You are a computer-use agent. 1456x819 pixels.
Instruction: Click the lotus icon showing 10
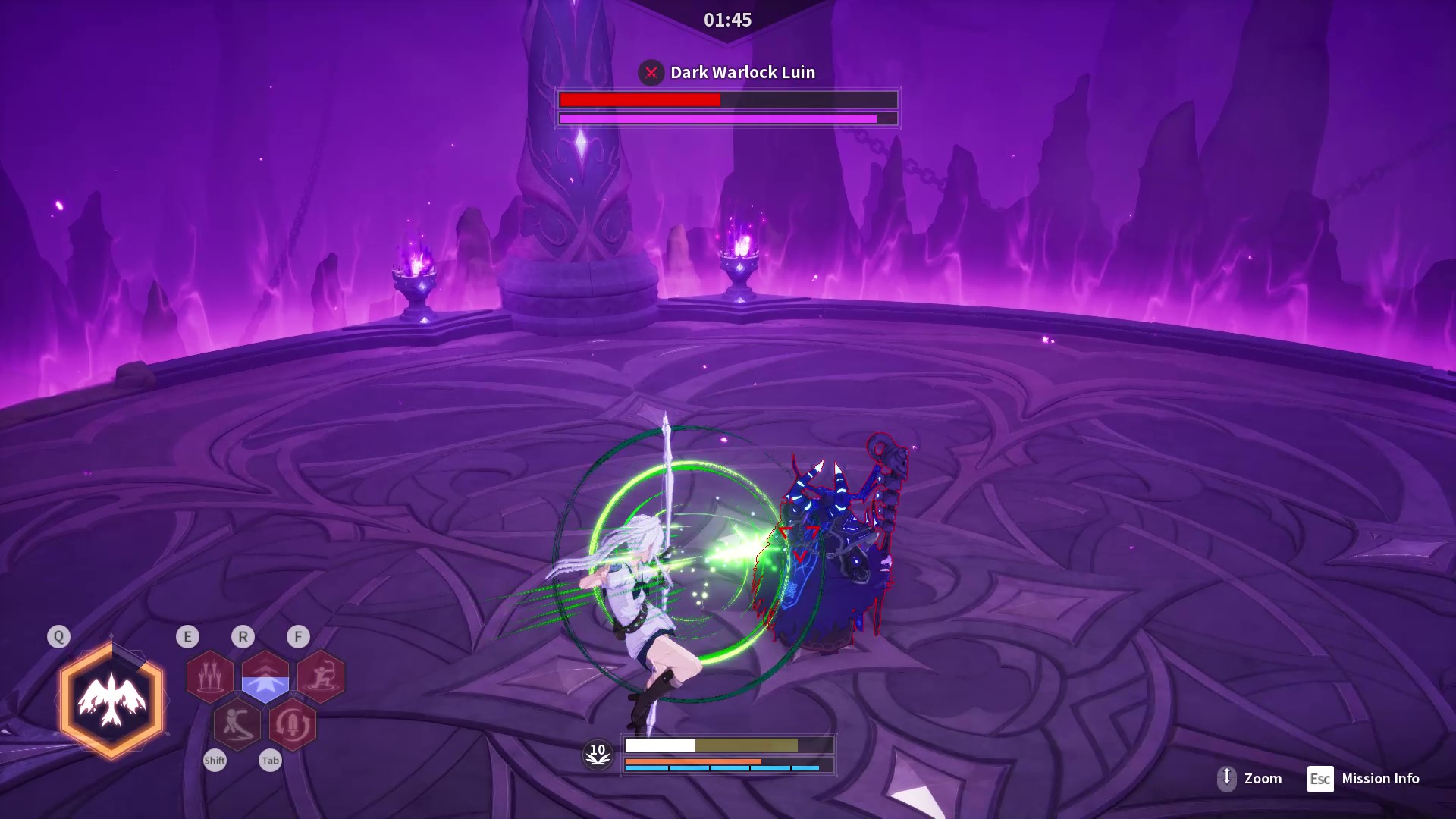598,755
